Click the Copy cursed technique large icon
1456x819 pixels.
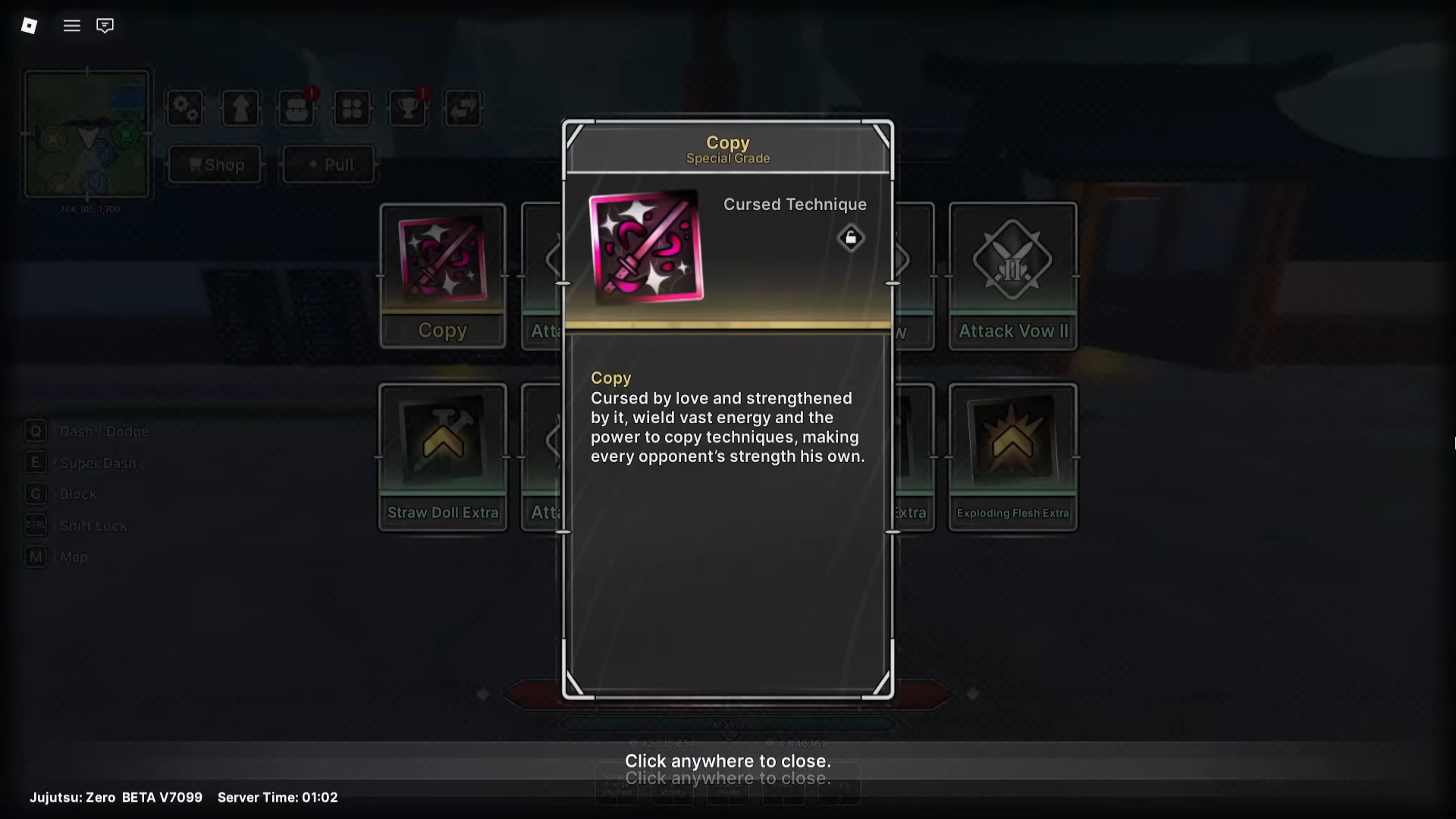pyautogui.click(x=646, y=247)
